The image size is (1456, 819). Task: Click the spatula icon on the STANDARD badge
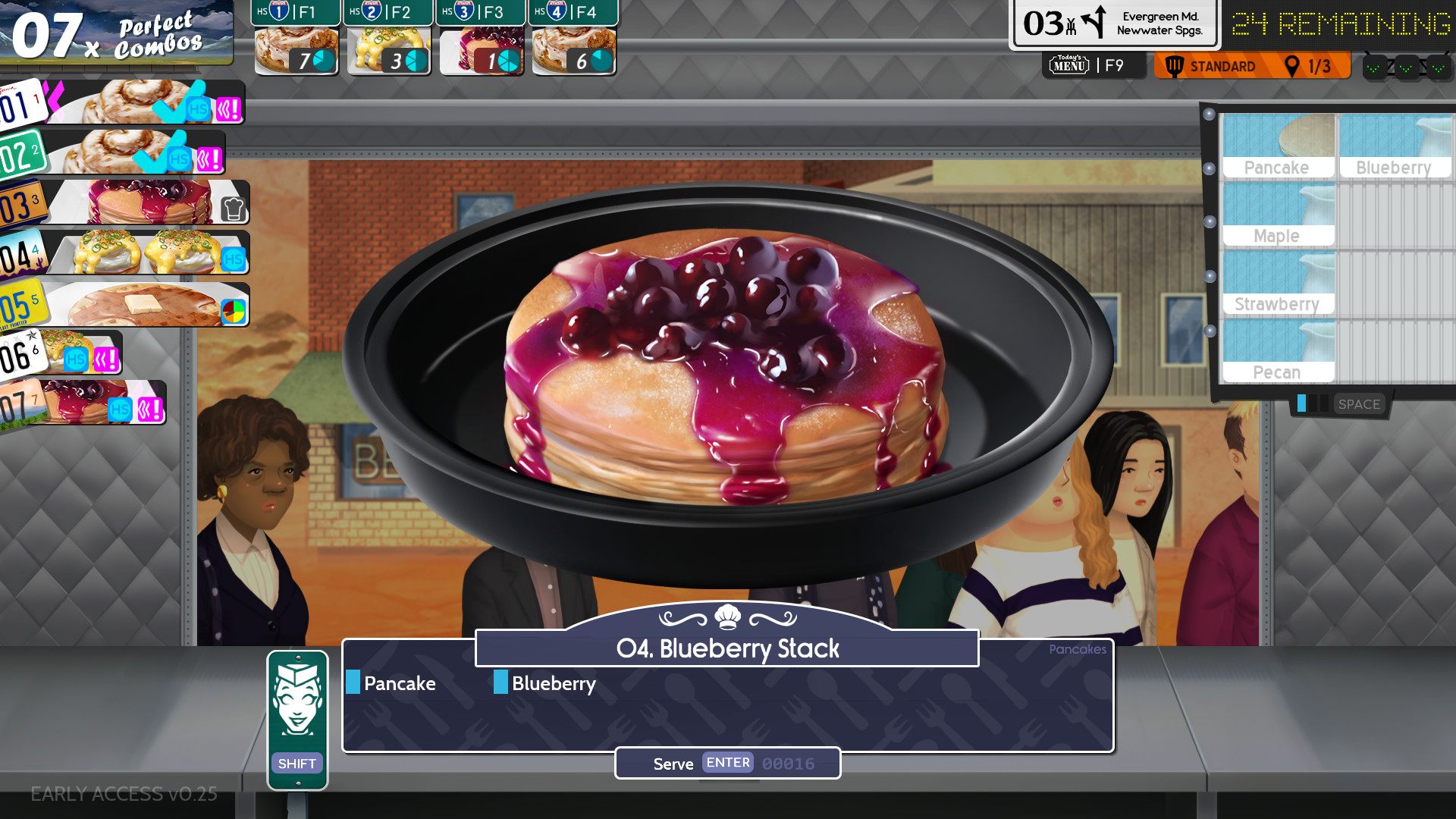1174,66
